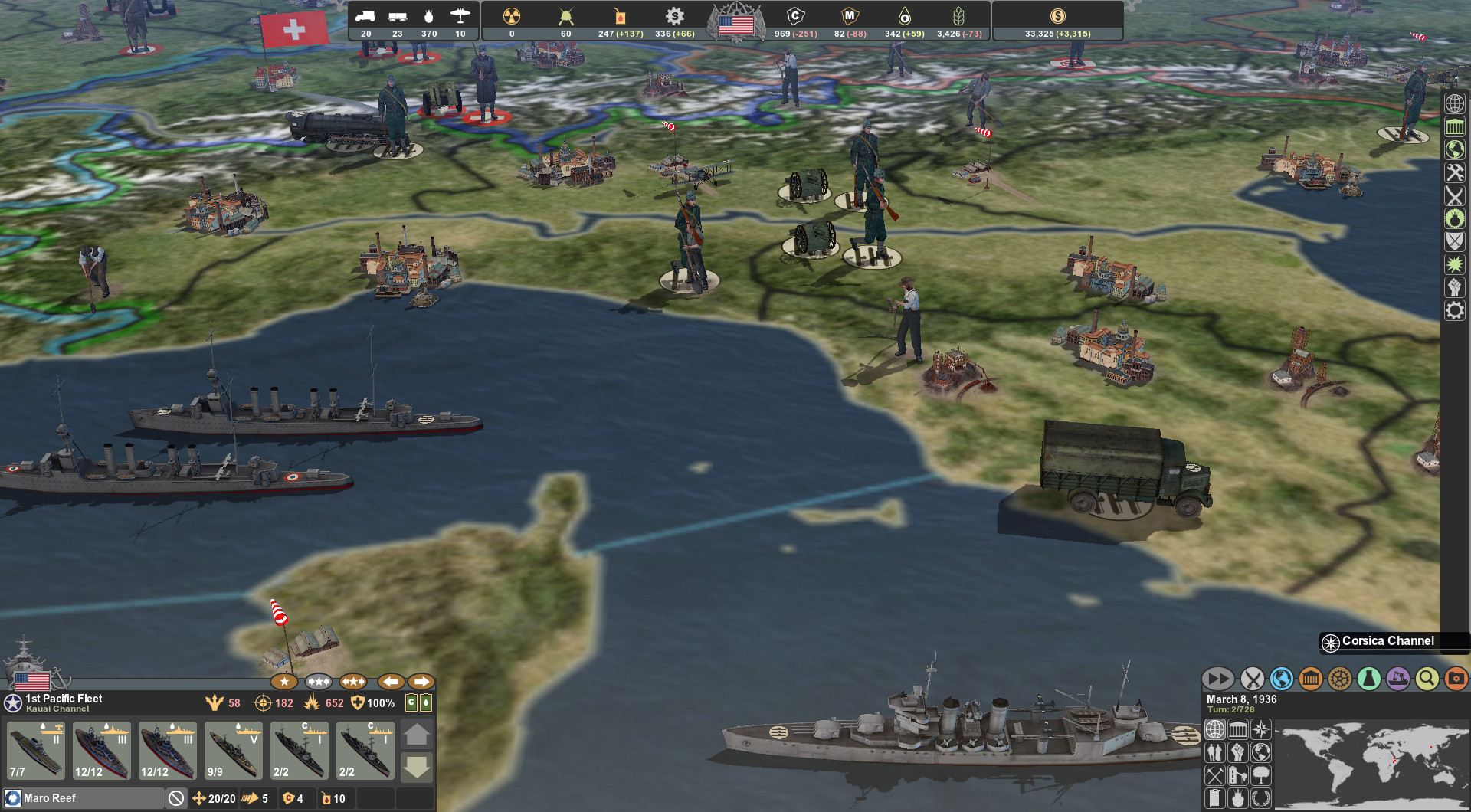Cancel the fleet's order to Maro Reef
This screenshot has width=1471, height=812.
176,798
